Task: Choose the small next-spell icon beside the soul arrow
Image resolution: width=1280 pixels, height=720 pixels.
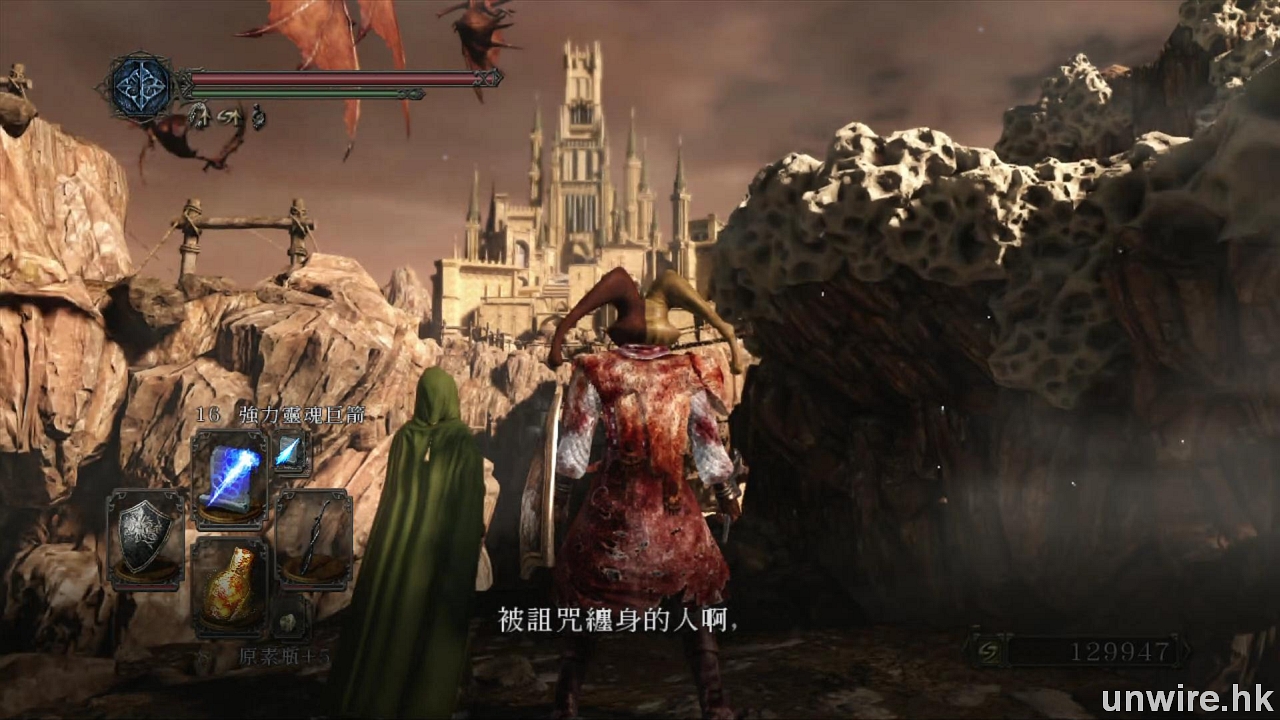Action: [291, 453]
